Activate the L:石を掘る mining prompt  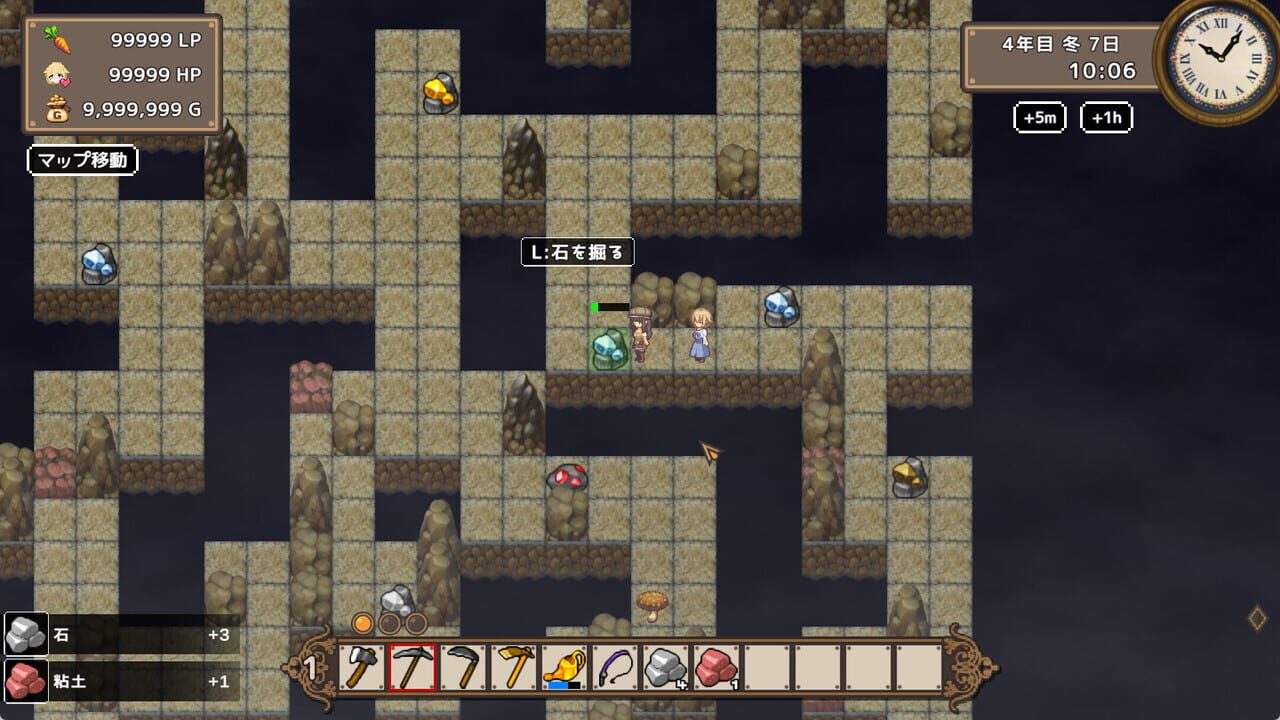click(578, 252)
